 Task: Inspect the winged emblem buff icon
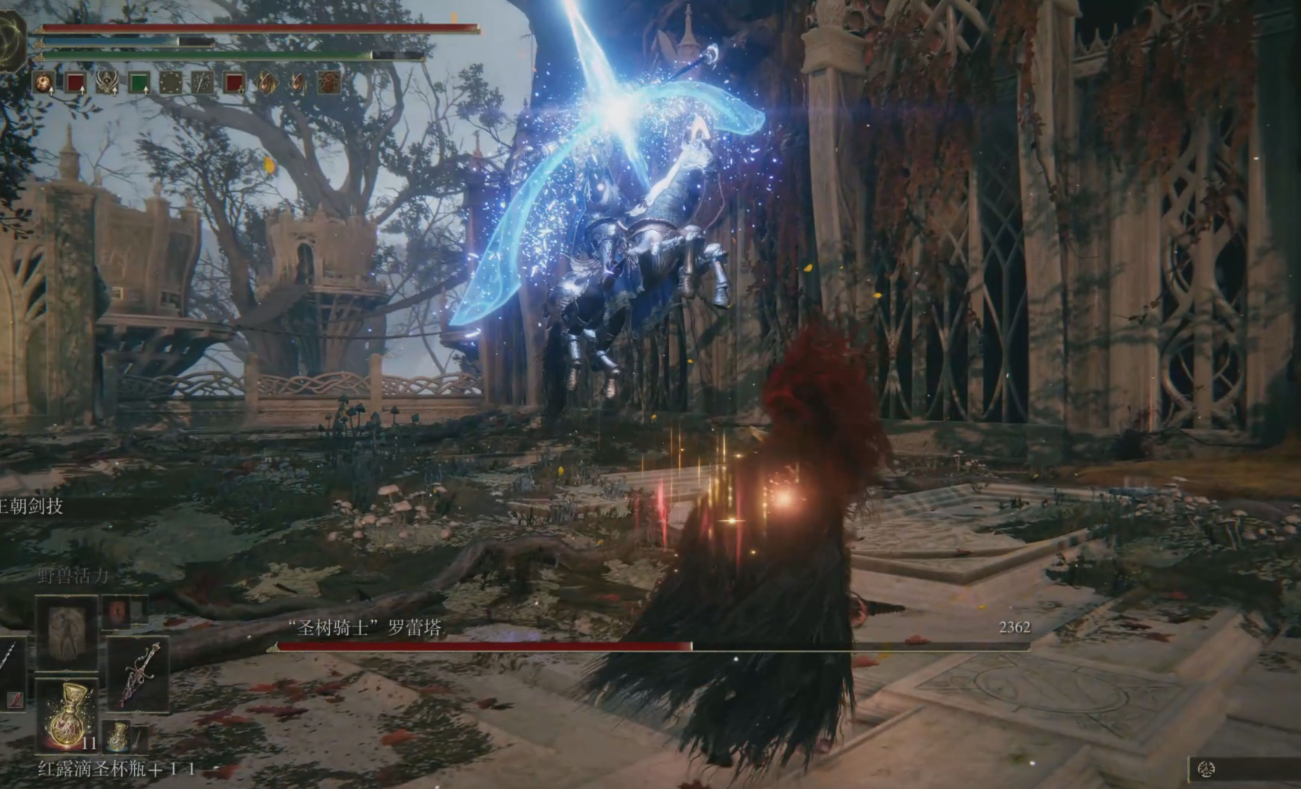click(107, 82)
